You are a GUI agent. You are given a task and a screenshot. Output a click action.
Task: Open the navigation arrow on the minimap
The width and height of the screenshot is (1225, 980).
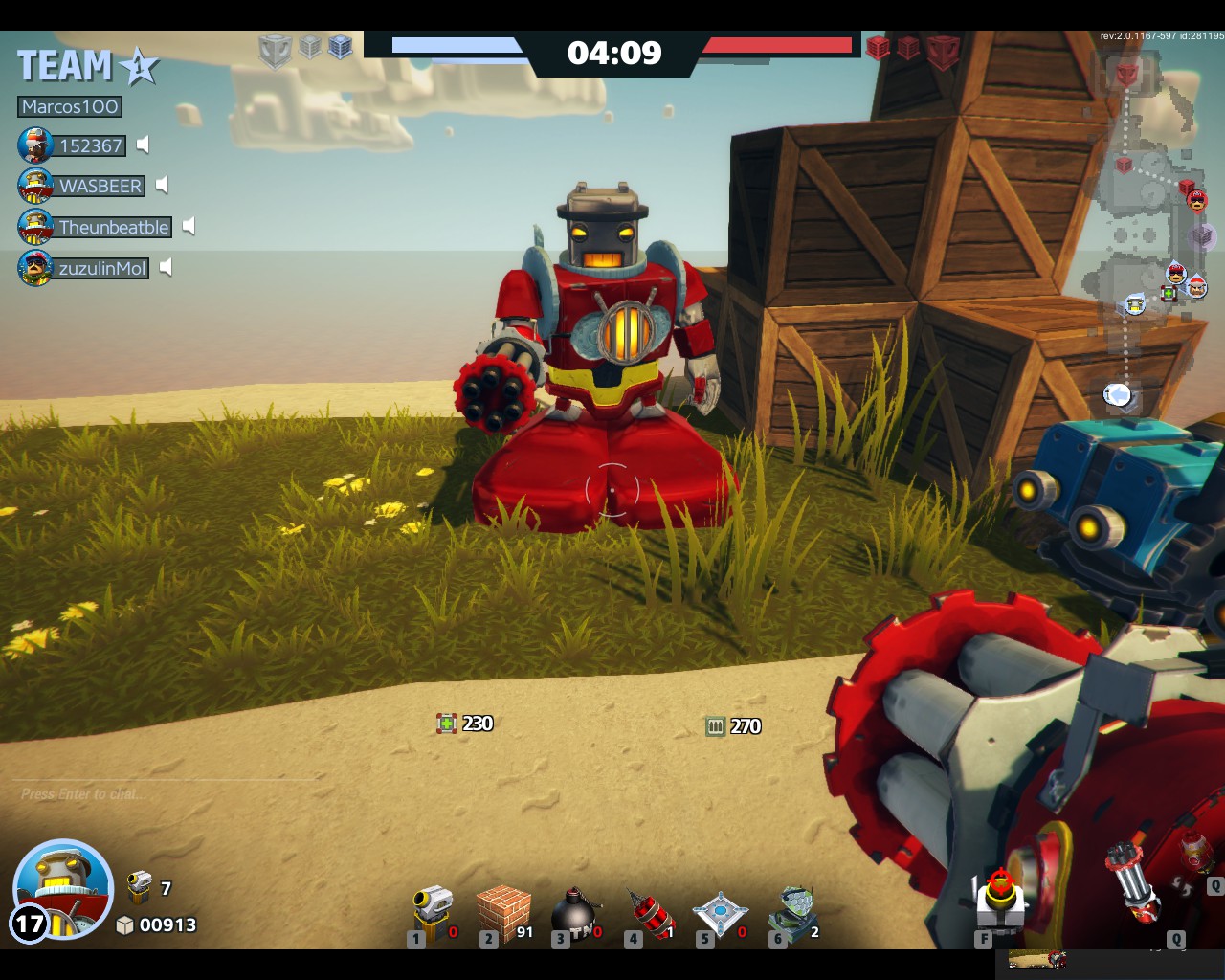point(1119,394)
